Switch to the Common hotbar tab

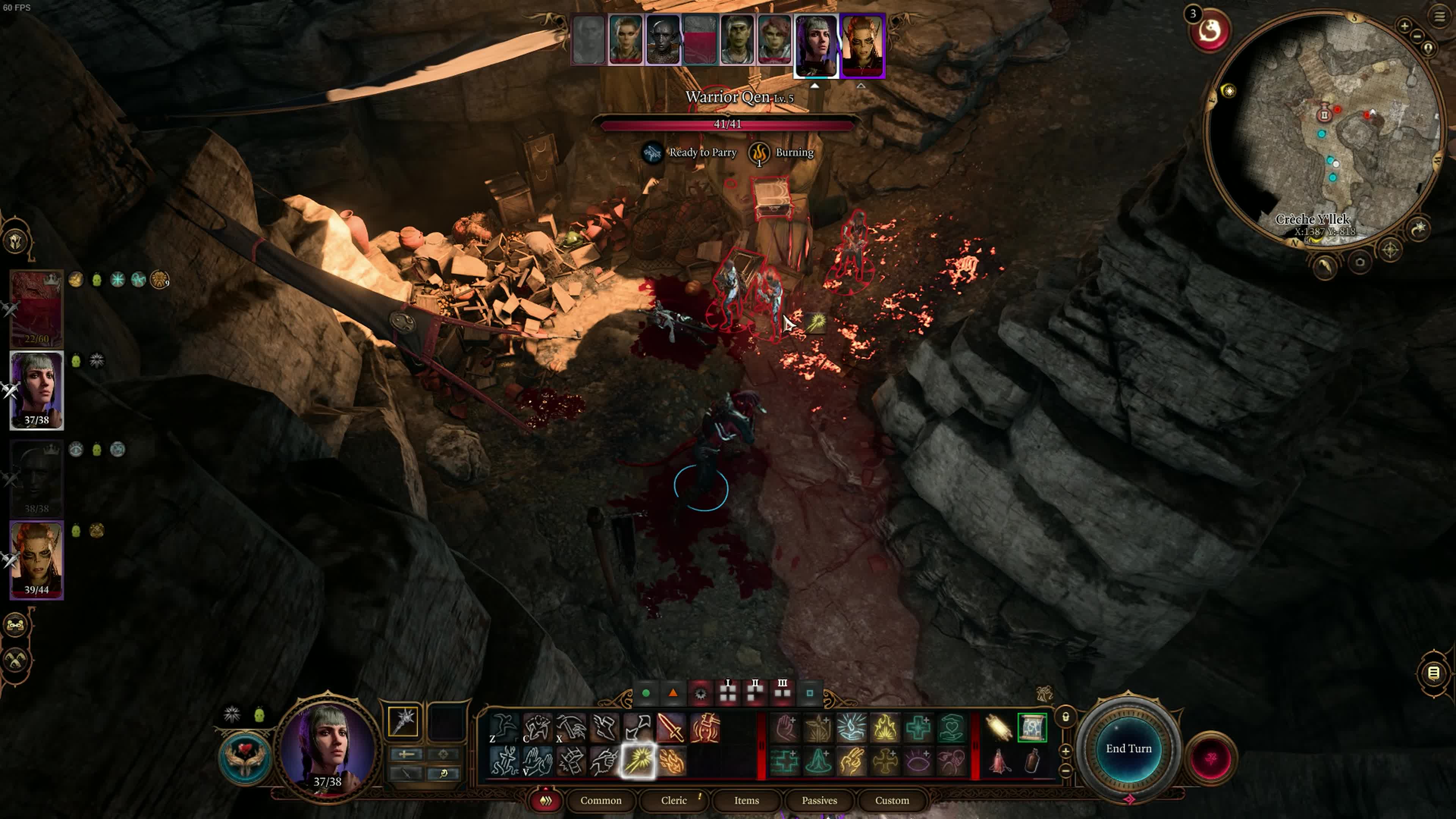pyautogui.click(x=600, y=800)
